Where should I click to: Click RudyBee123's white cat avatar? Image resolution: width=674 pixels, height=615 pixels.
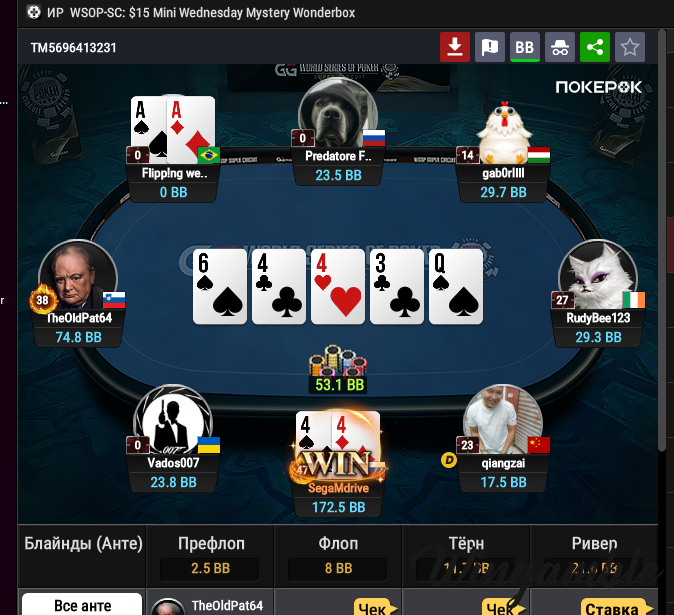pos(597,280)
